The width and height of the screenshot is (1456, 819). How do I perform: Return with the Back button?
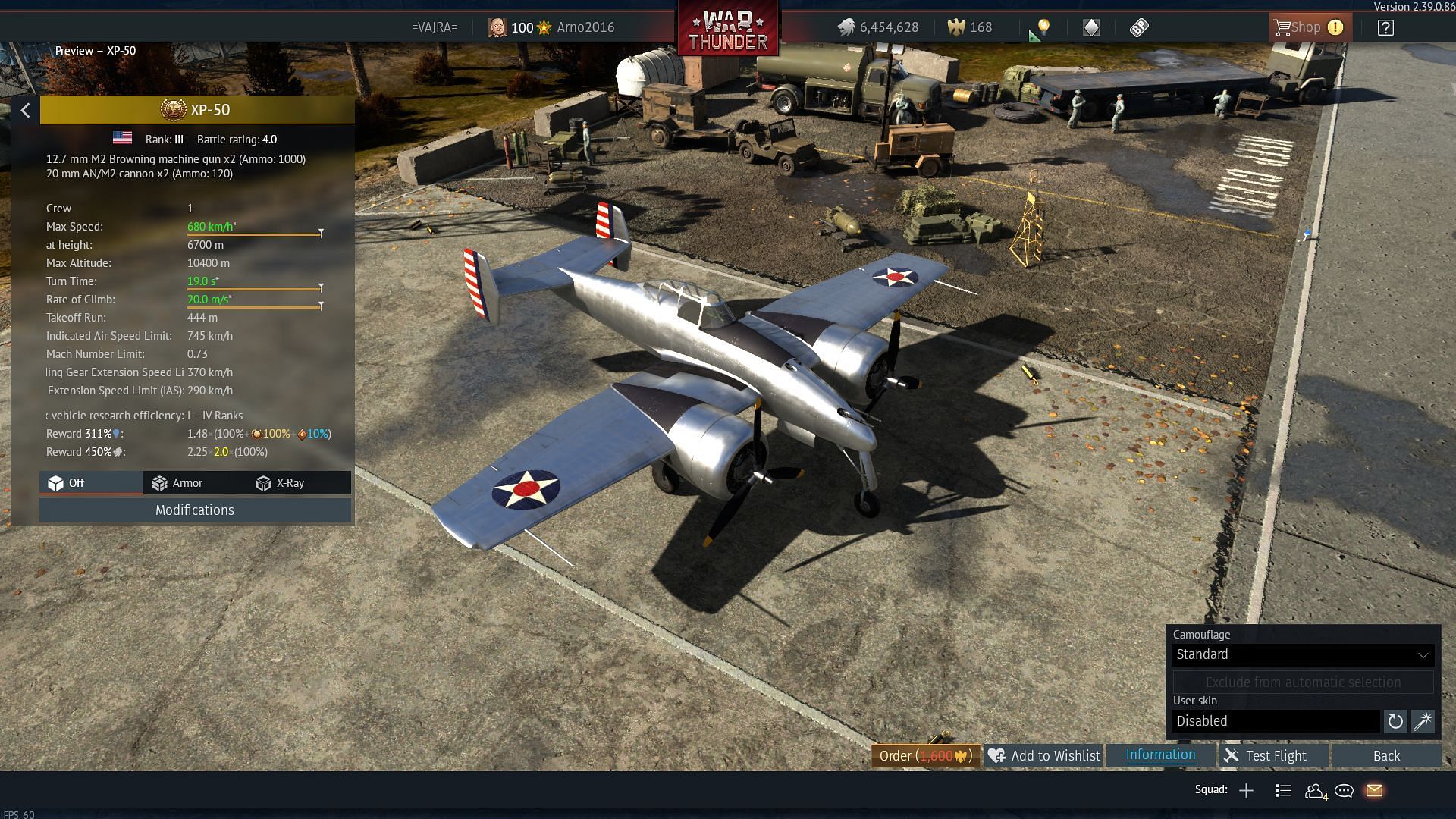(1386, 756)
